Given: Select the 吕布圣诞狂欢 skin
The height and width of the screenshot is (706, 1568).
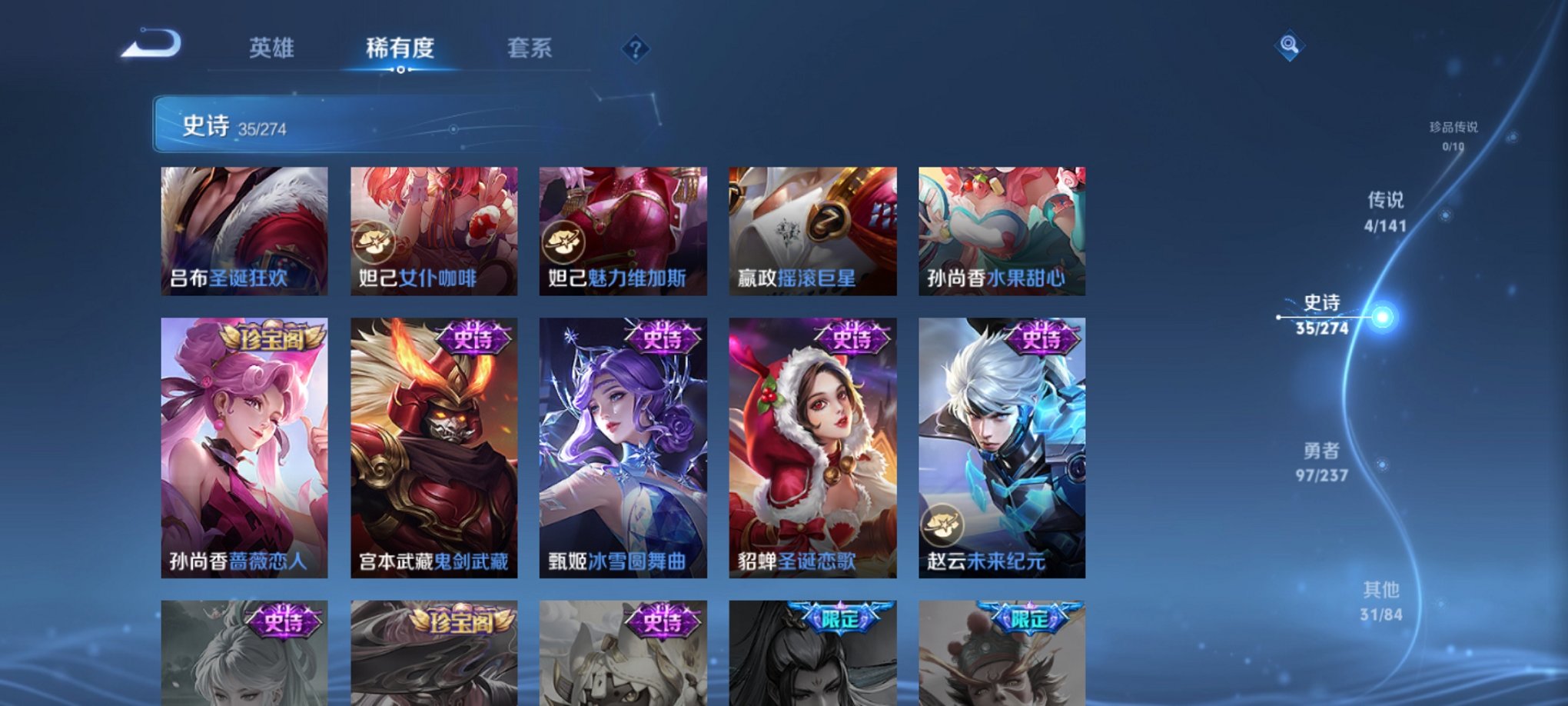Looking at the screenshot, I should click(x=243, y=231).
